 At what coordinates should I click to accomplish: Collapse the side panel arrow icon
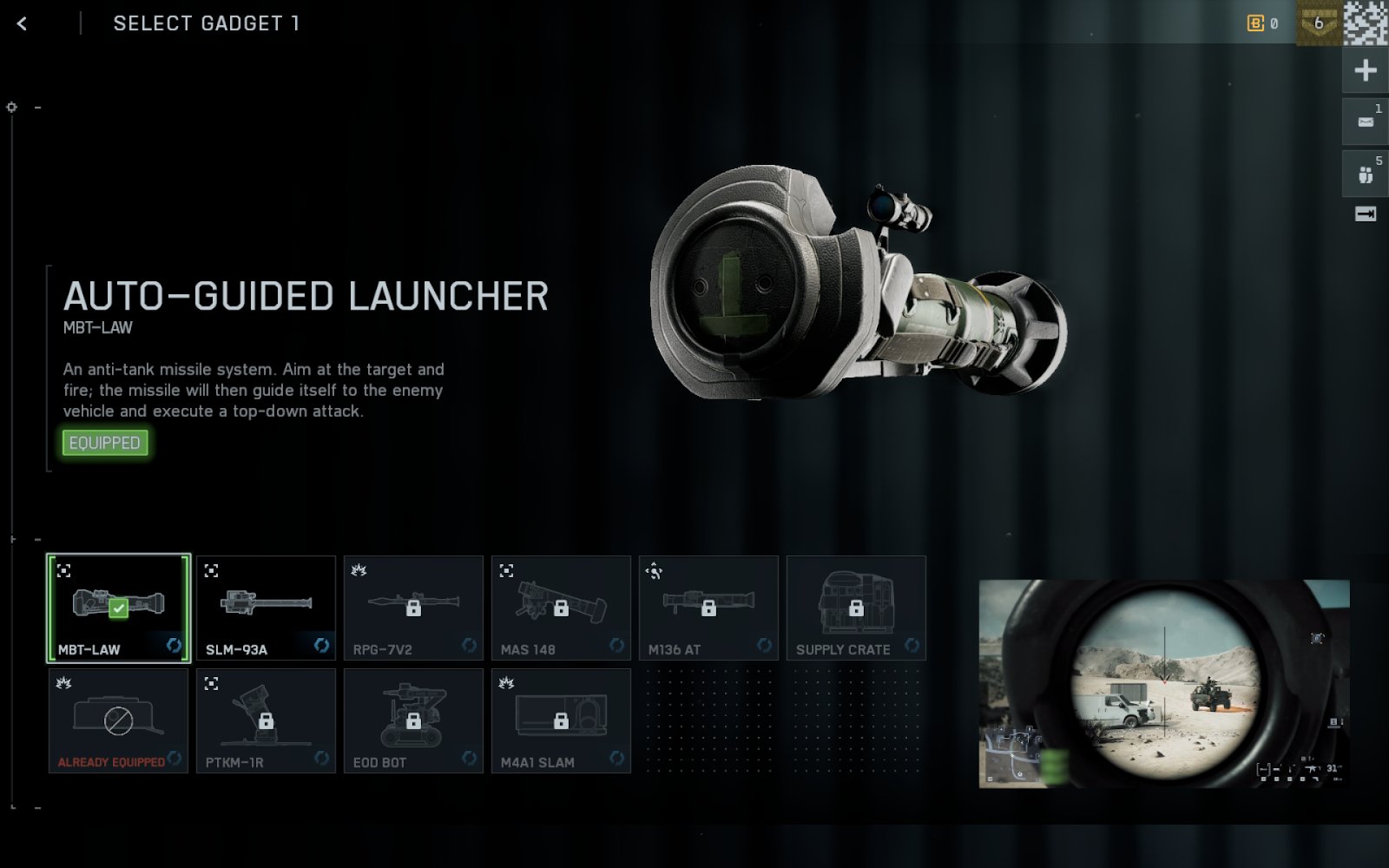click(x=1366, y=214)
